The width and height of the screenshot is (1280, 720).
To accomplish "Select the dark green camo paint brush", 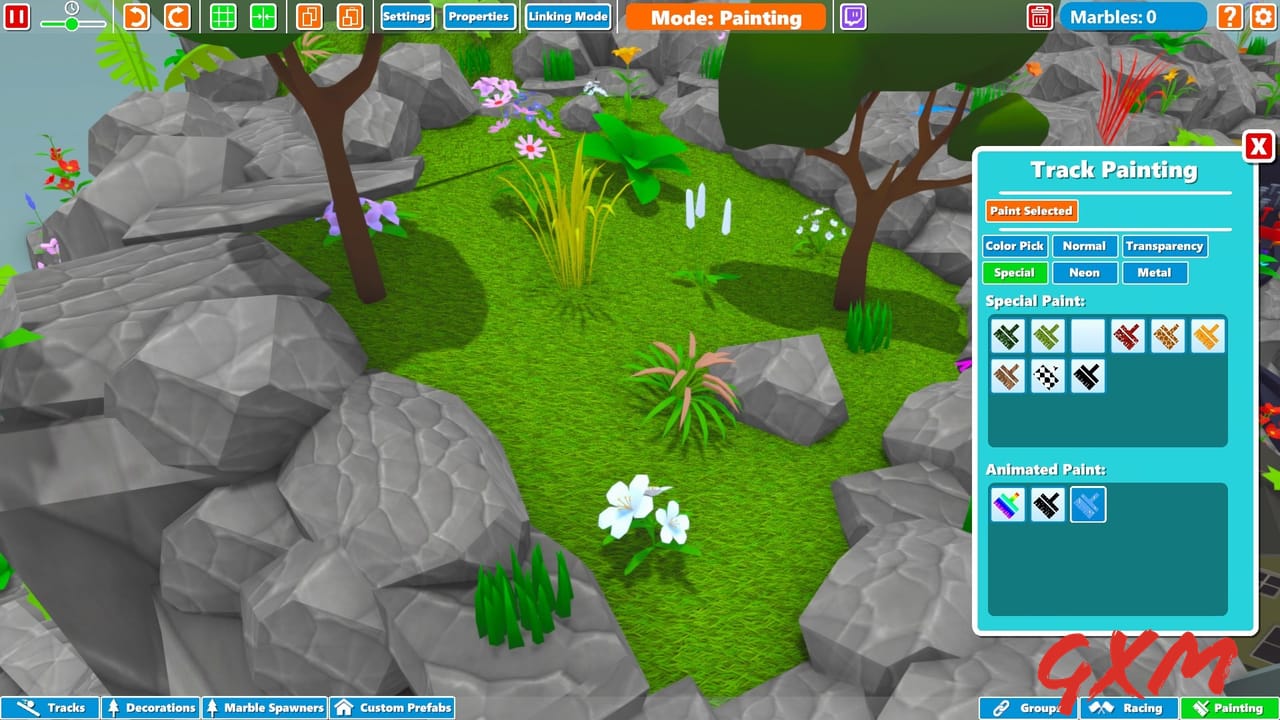I will click(1007, 336).
